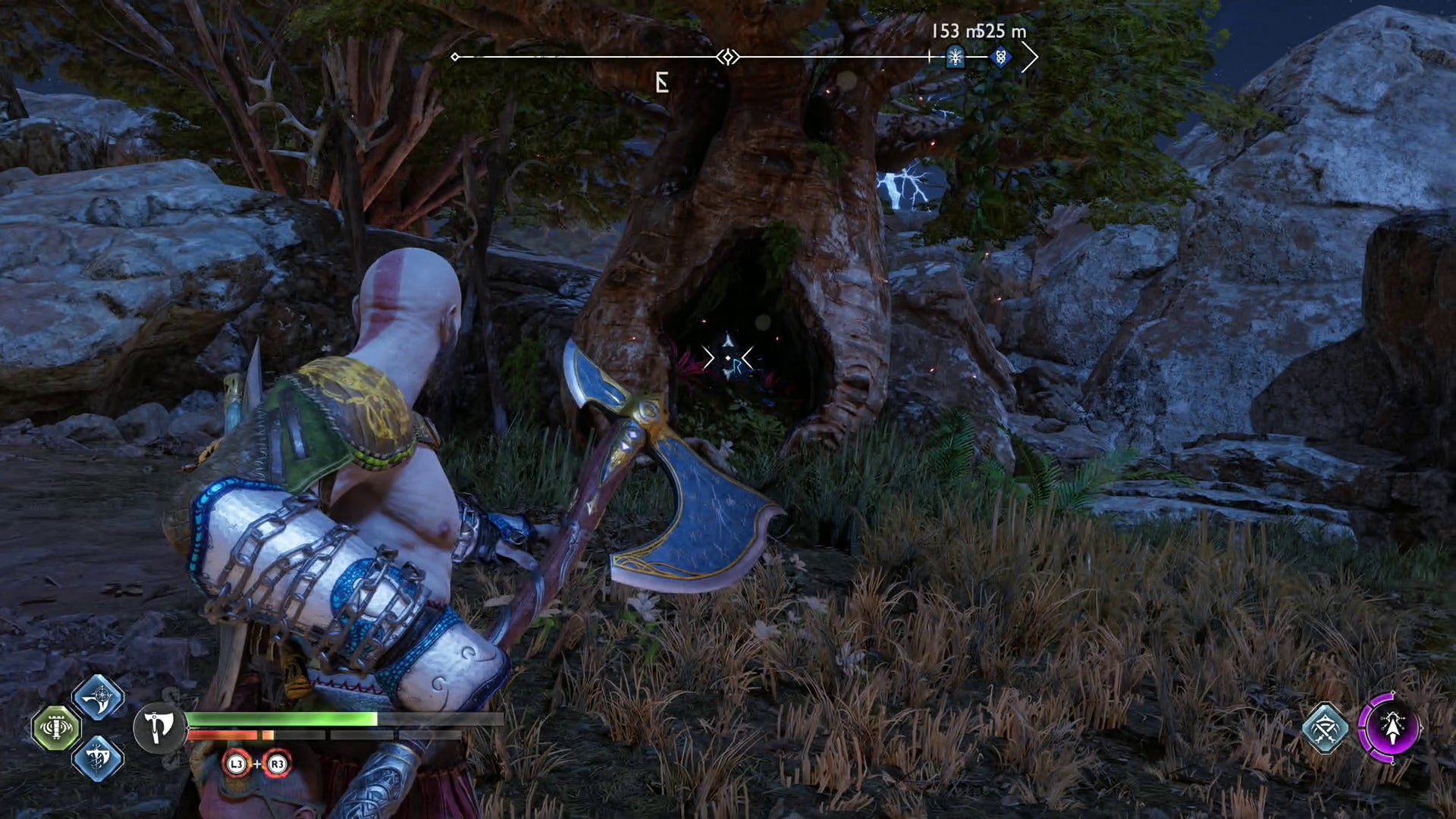Activate the upper blue axe runic attack

[98, 697]
